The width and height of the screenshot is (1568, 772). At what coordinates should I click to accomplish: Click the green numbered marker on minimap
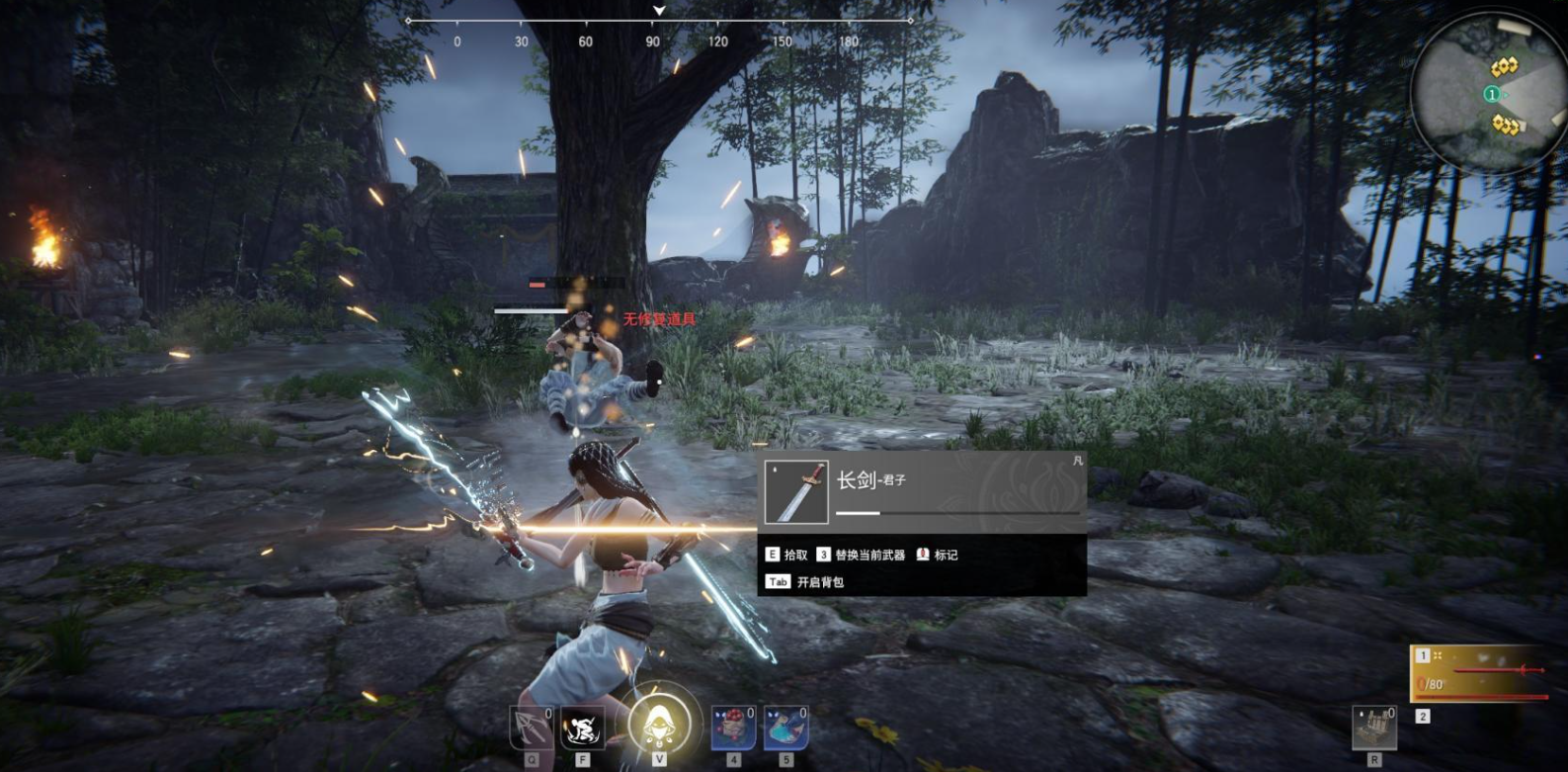tap(1492, 94)
